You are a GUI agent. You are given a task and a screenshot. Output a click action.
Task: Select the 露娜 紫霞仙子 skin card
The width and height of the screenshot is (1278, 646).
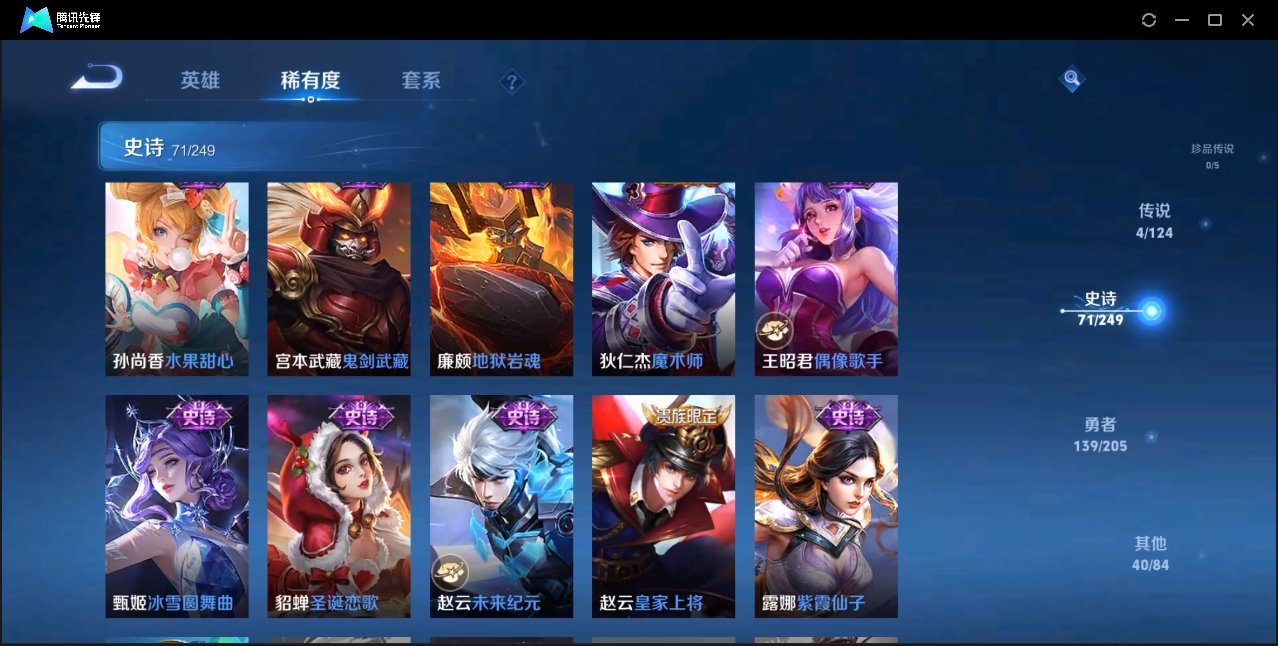click(x=826, y=506)
